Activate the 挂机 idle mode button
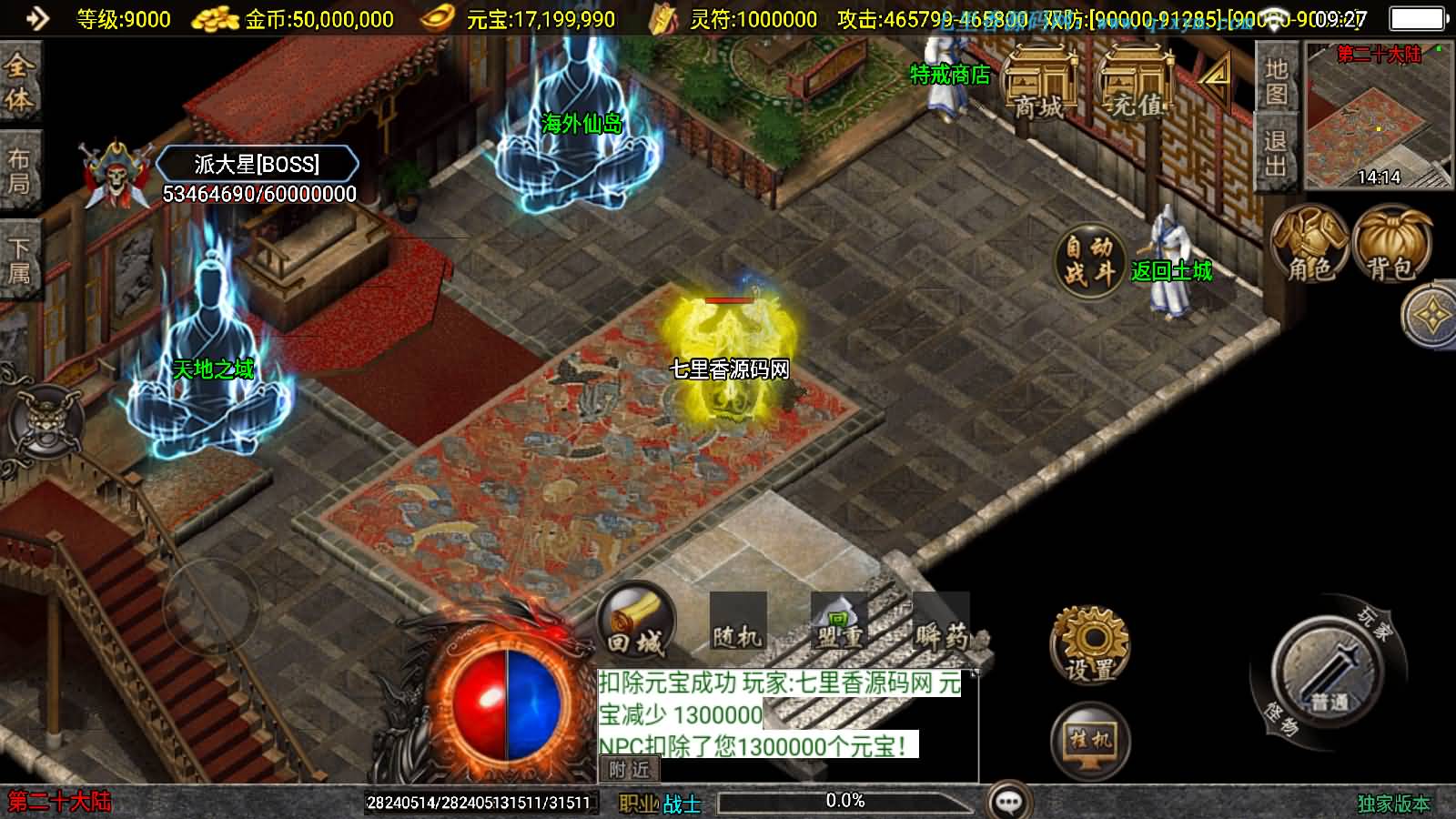This screenshot has width=1456, height=819. point(1090,740)
